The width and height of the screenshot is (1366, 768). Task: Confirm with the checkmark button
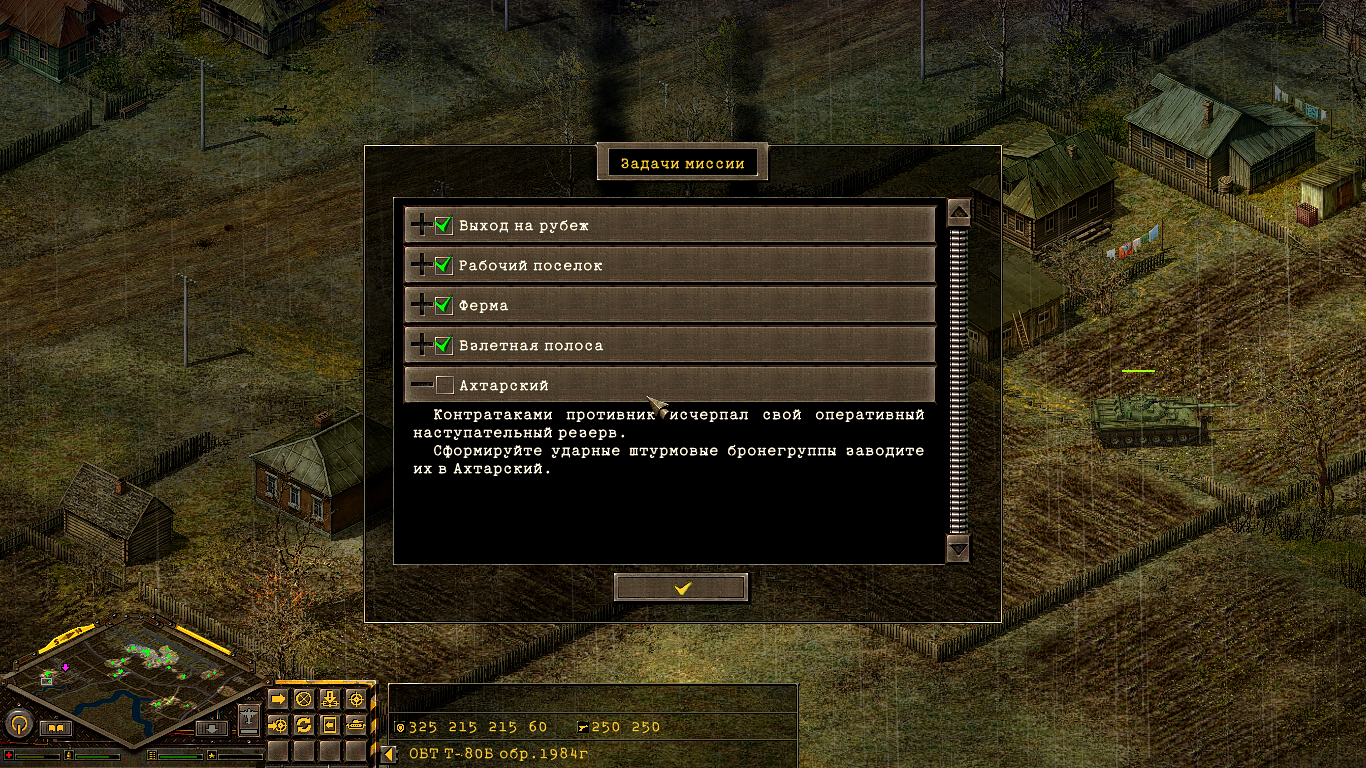point(681,587)
